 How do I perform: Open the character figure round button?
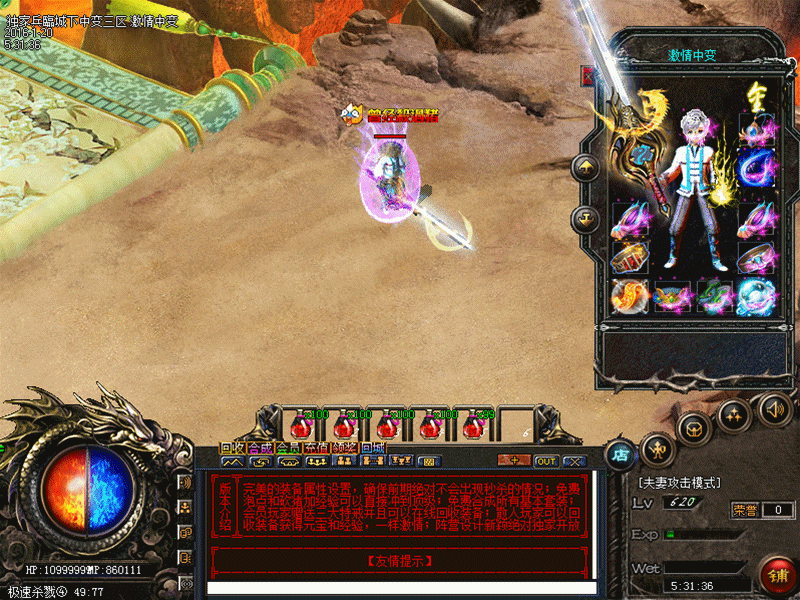[x=655, y=445]
